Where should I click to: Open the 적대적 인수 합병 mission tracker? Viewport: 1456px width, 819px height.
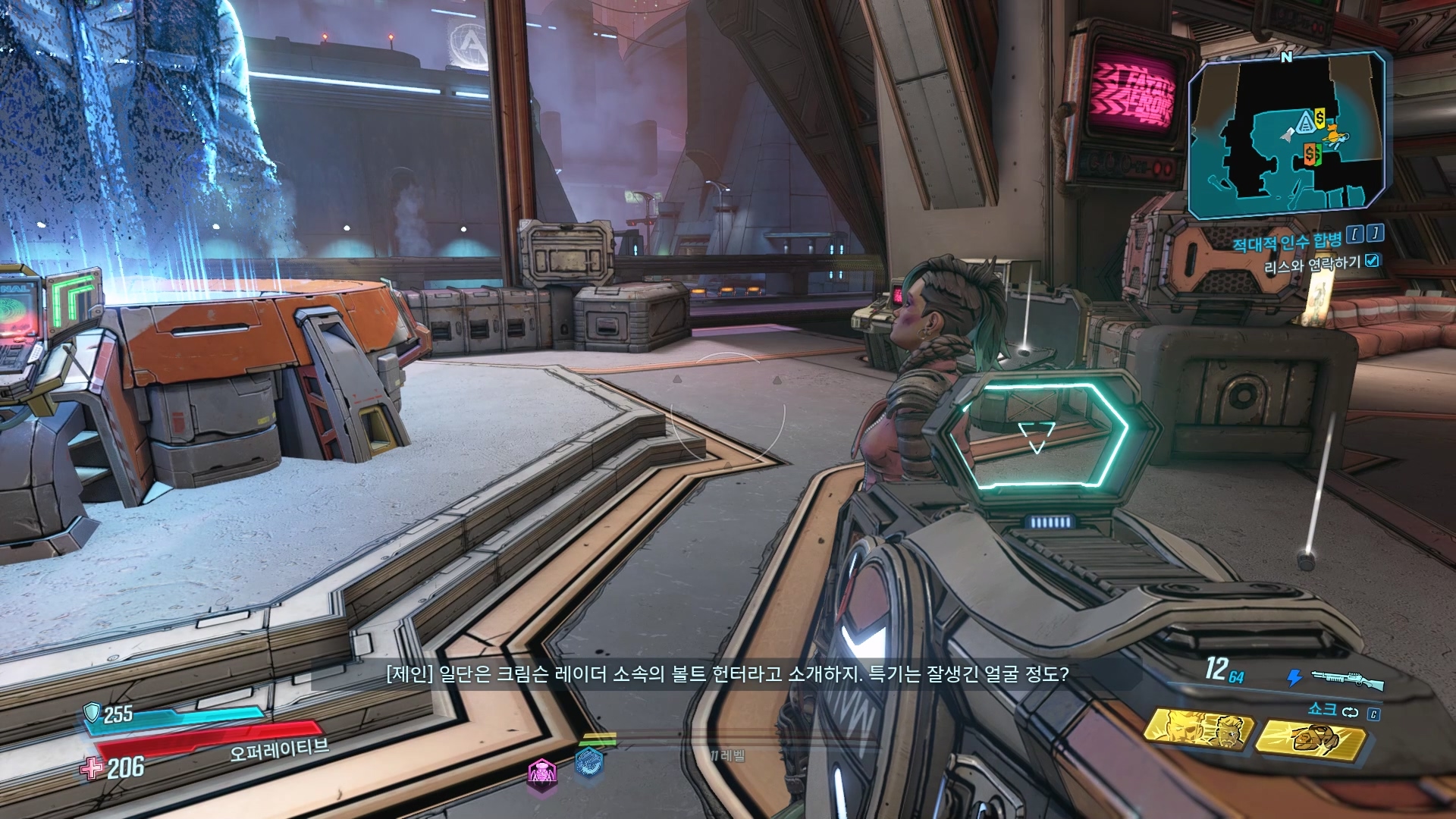pos(1286,242)
